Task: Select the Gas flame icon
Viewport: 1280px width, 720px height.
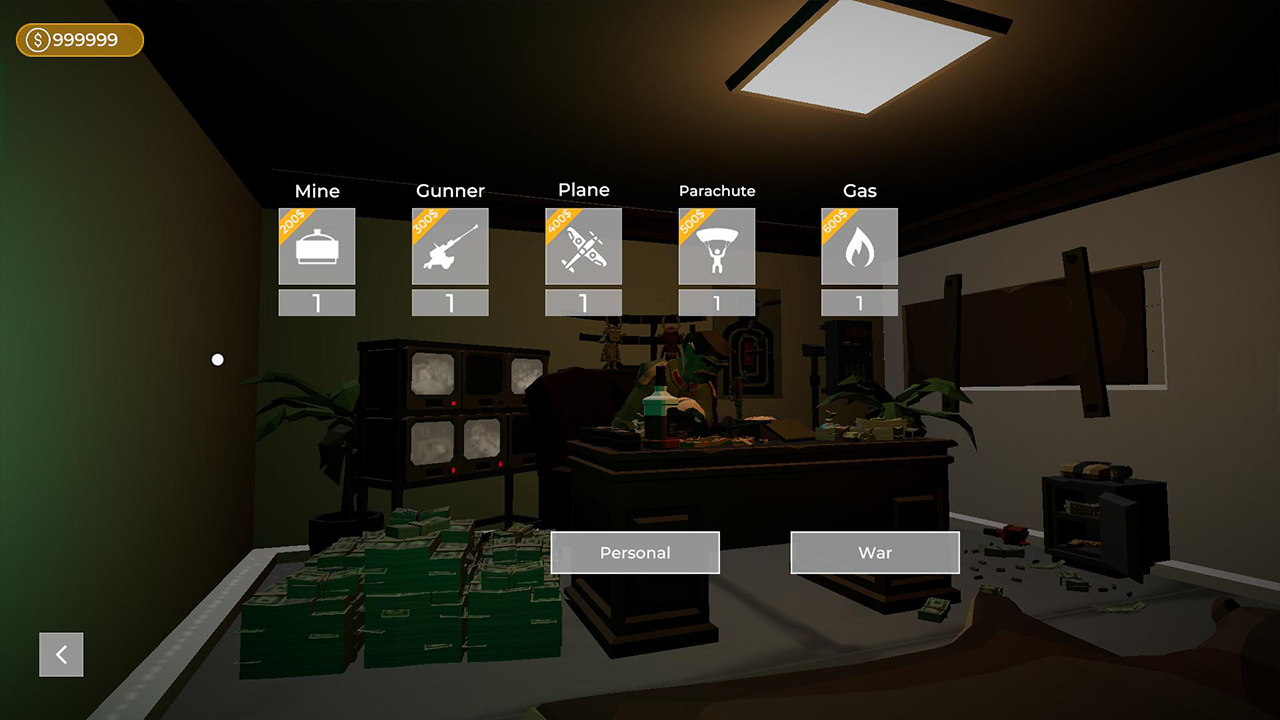Action: (x=860, y=246)
